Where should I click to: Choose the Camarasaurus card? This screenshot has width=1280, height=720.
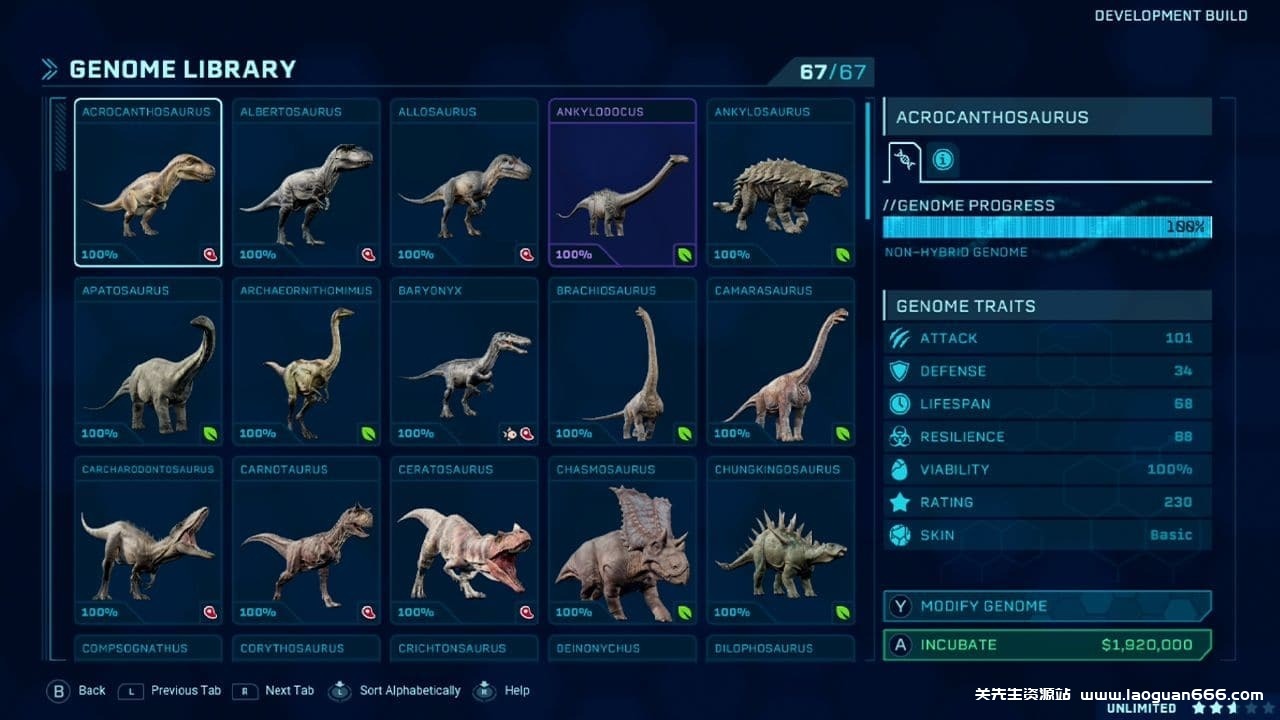(x=780, y=362)
